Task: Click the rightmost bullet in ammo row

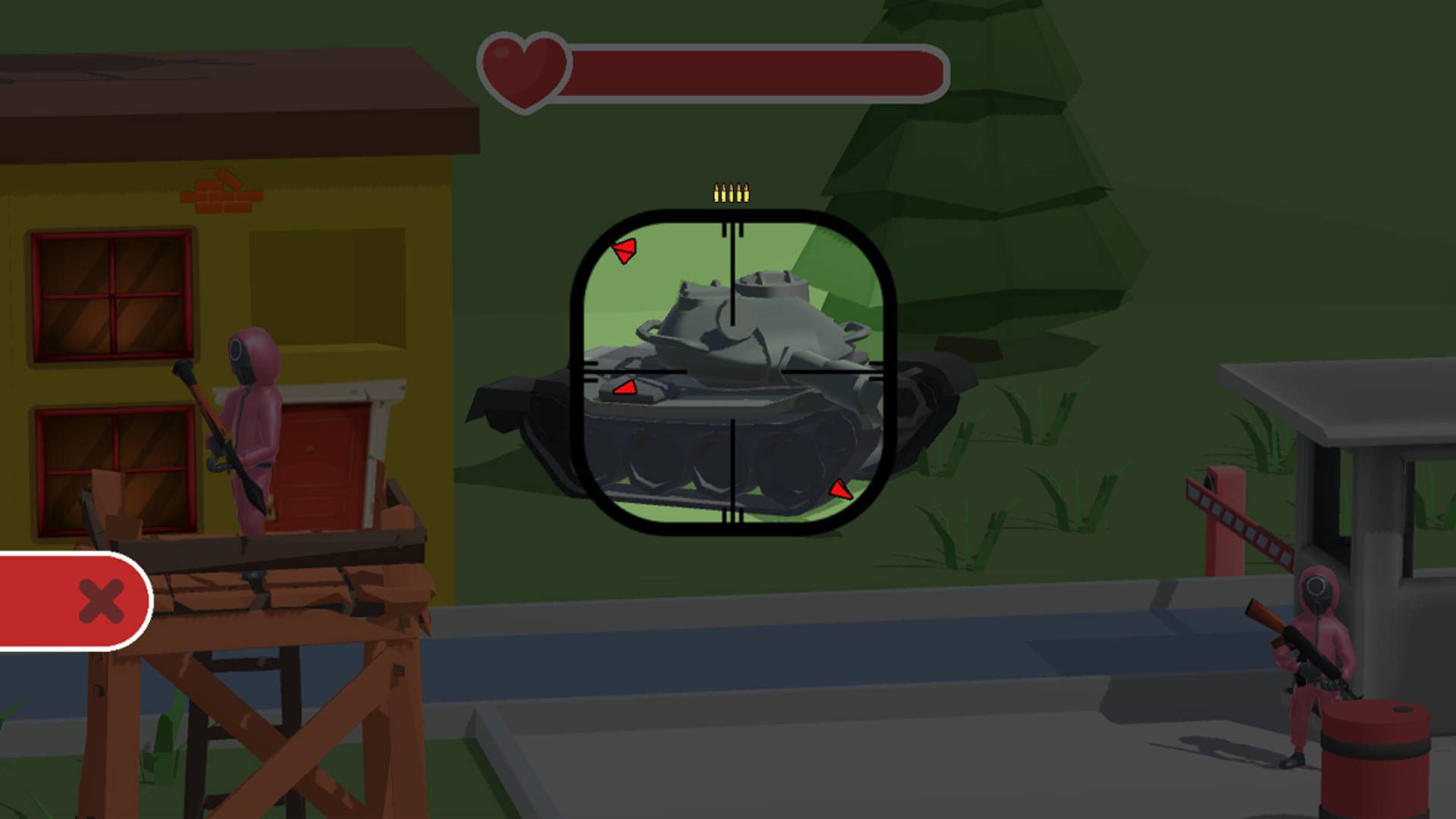Action: (x=747, y=191)
